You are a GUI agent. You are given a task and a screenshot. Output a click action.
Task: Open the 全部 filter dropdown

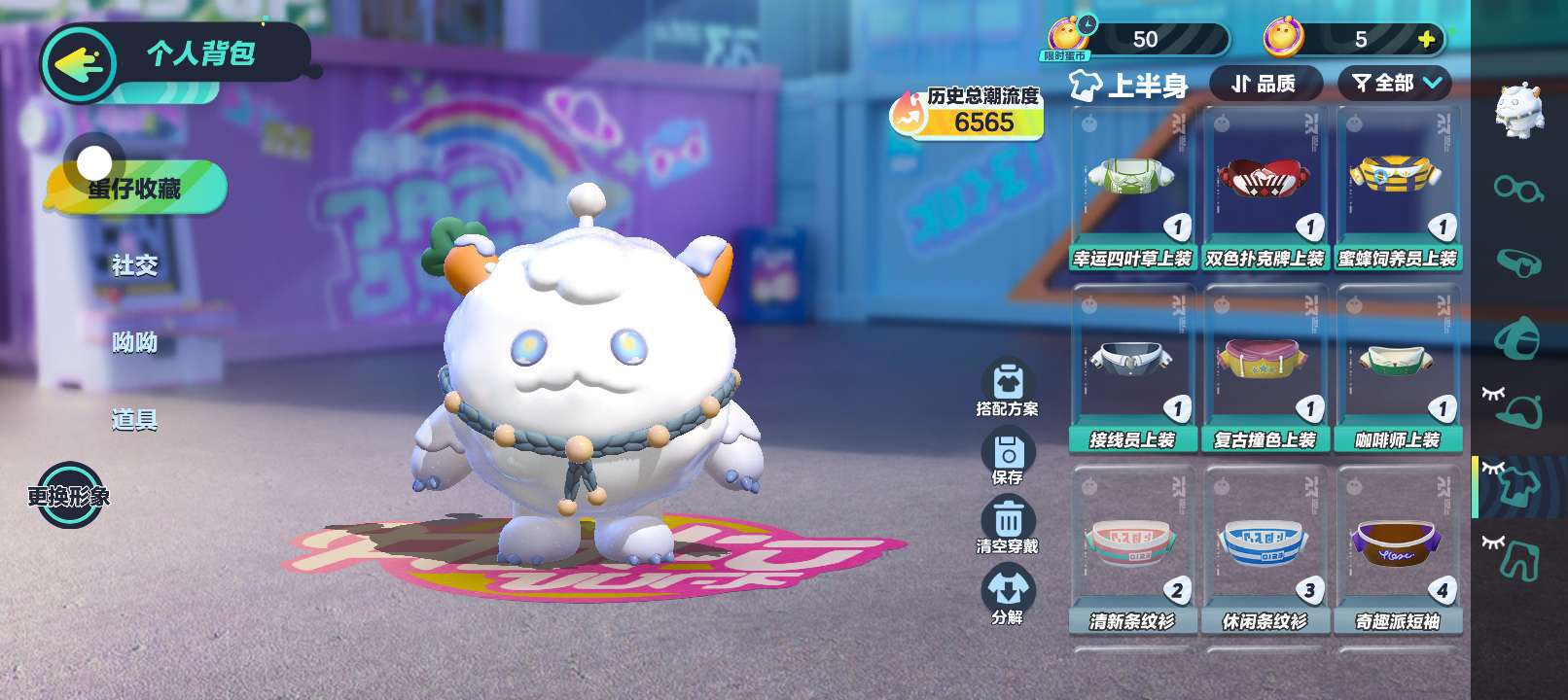[x=1395, y=84]
